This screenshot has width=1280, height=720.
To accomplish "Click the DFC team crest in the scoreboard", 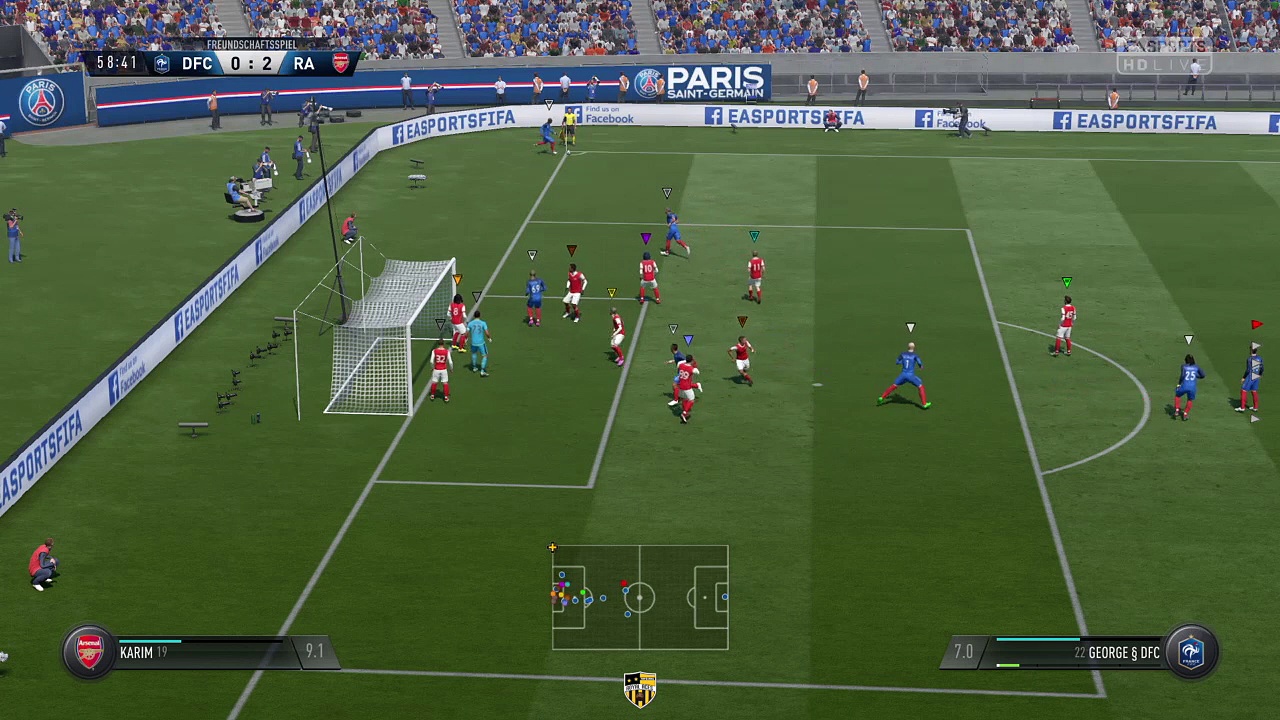I will [x=162, y=64].
